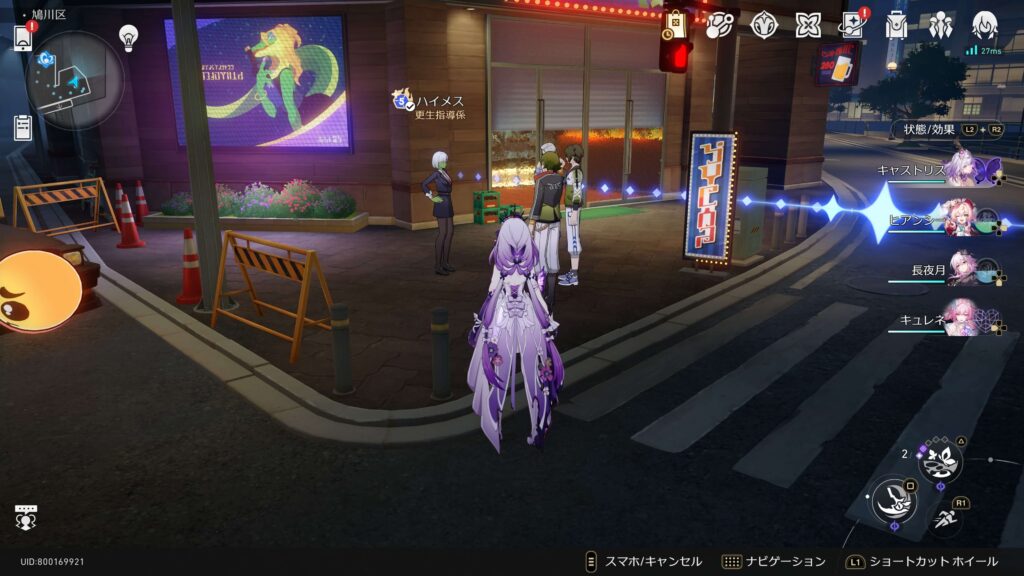Open the character head icon menu
The height and width of the screenshot is (576, 1024).
coord(985,24)
